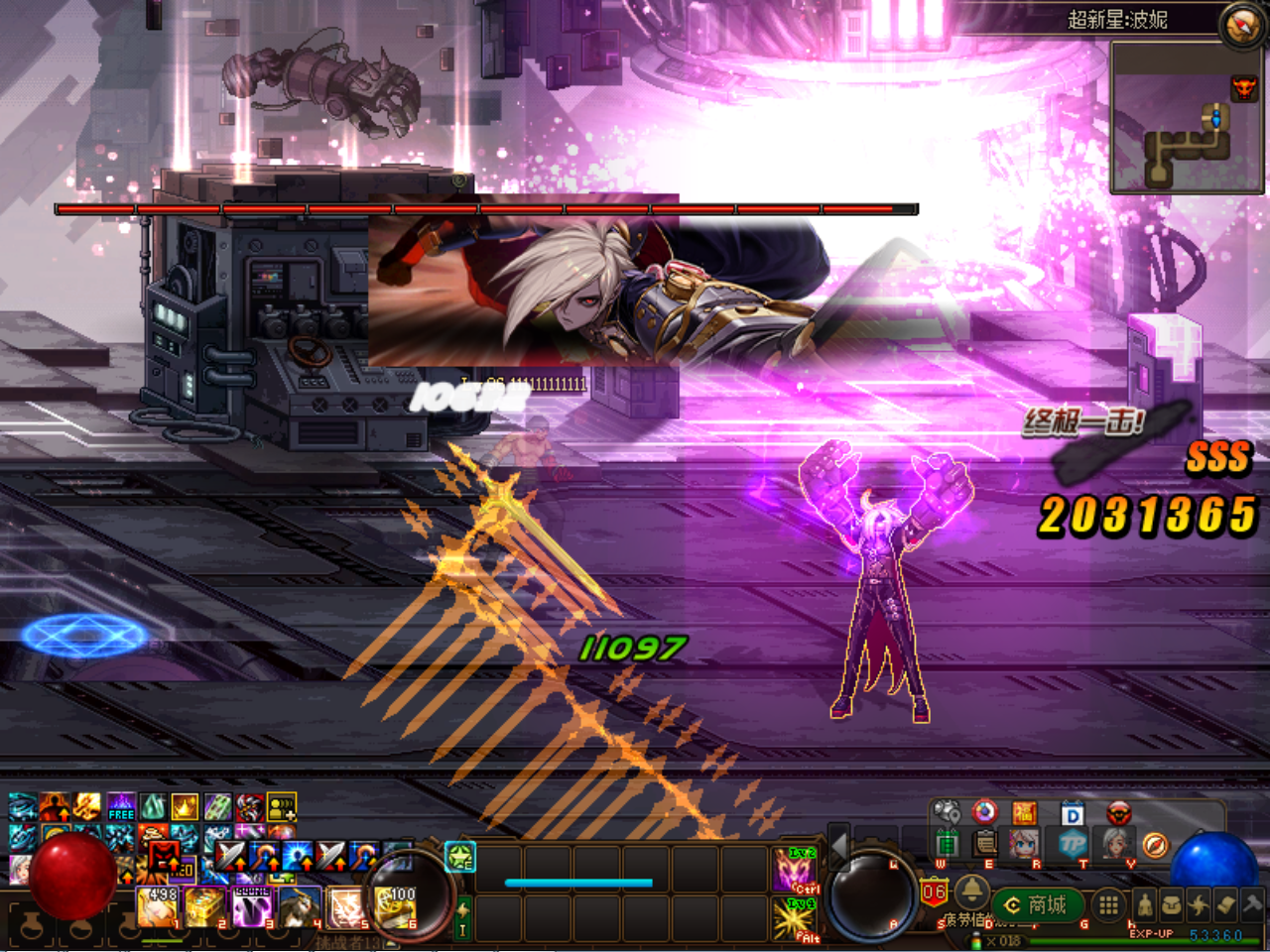Open the quest clipboard icon
Screen dimensions: 1270x952
coord(984,843)
